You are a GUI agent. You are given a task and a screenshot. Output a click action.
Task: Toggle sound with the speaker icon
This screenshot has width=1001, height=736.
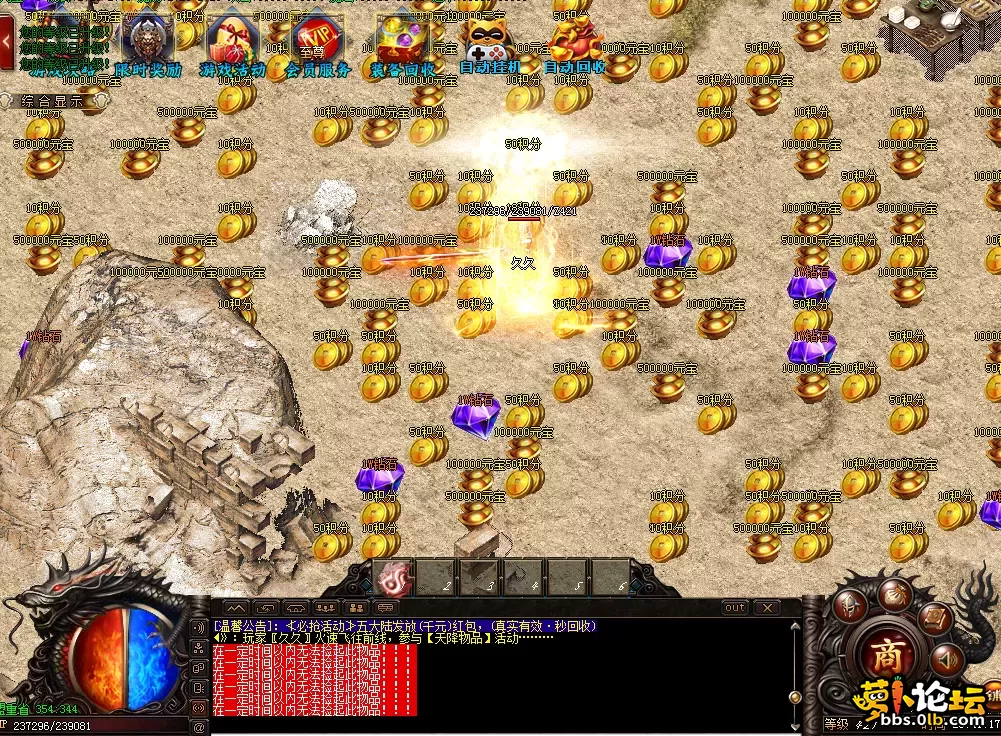945,659
